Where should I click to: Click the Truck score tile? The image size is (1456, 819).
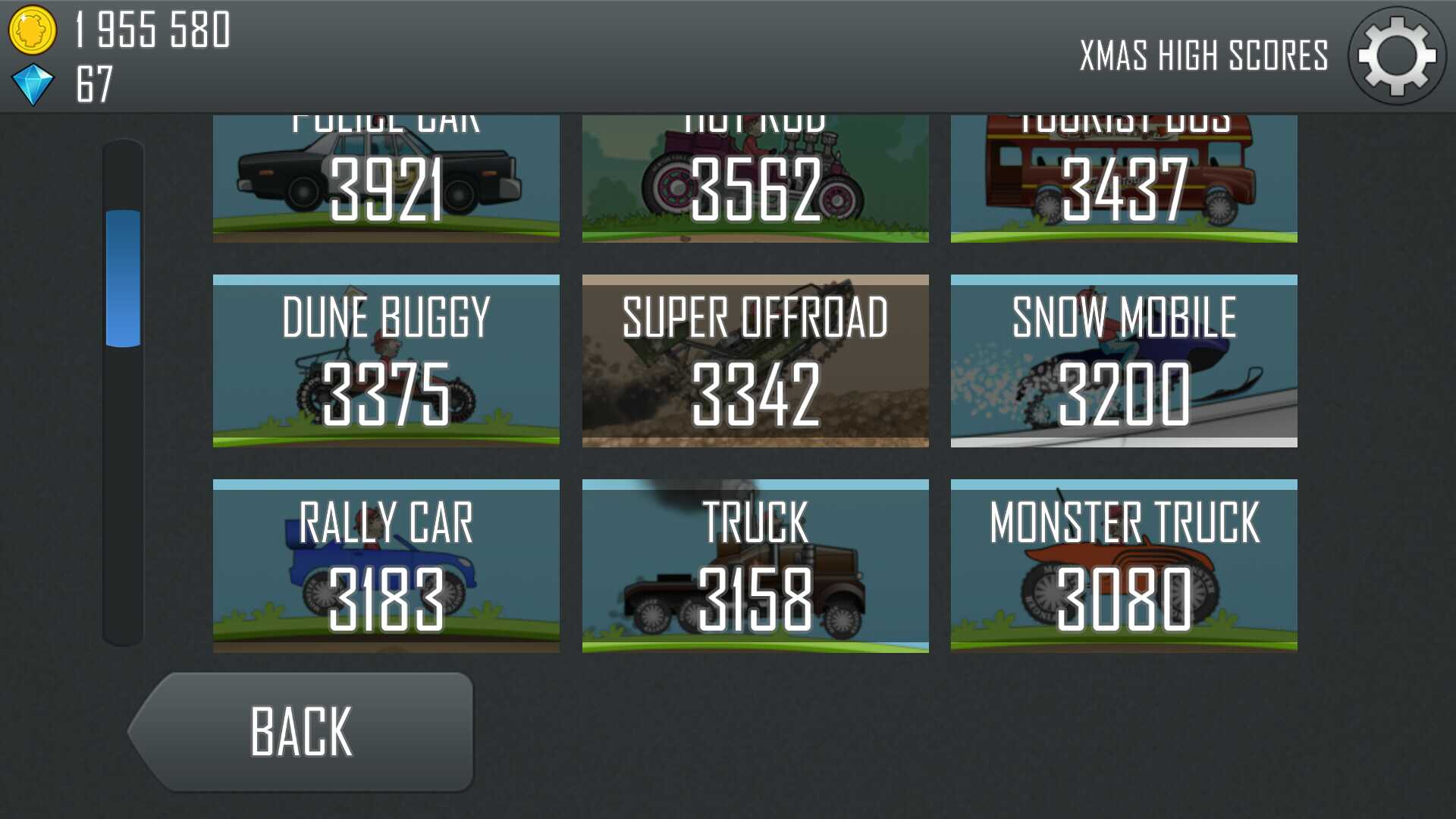point(755,566)
